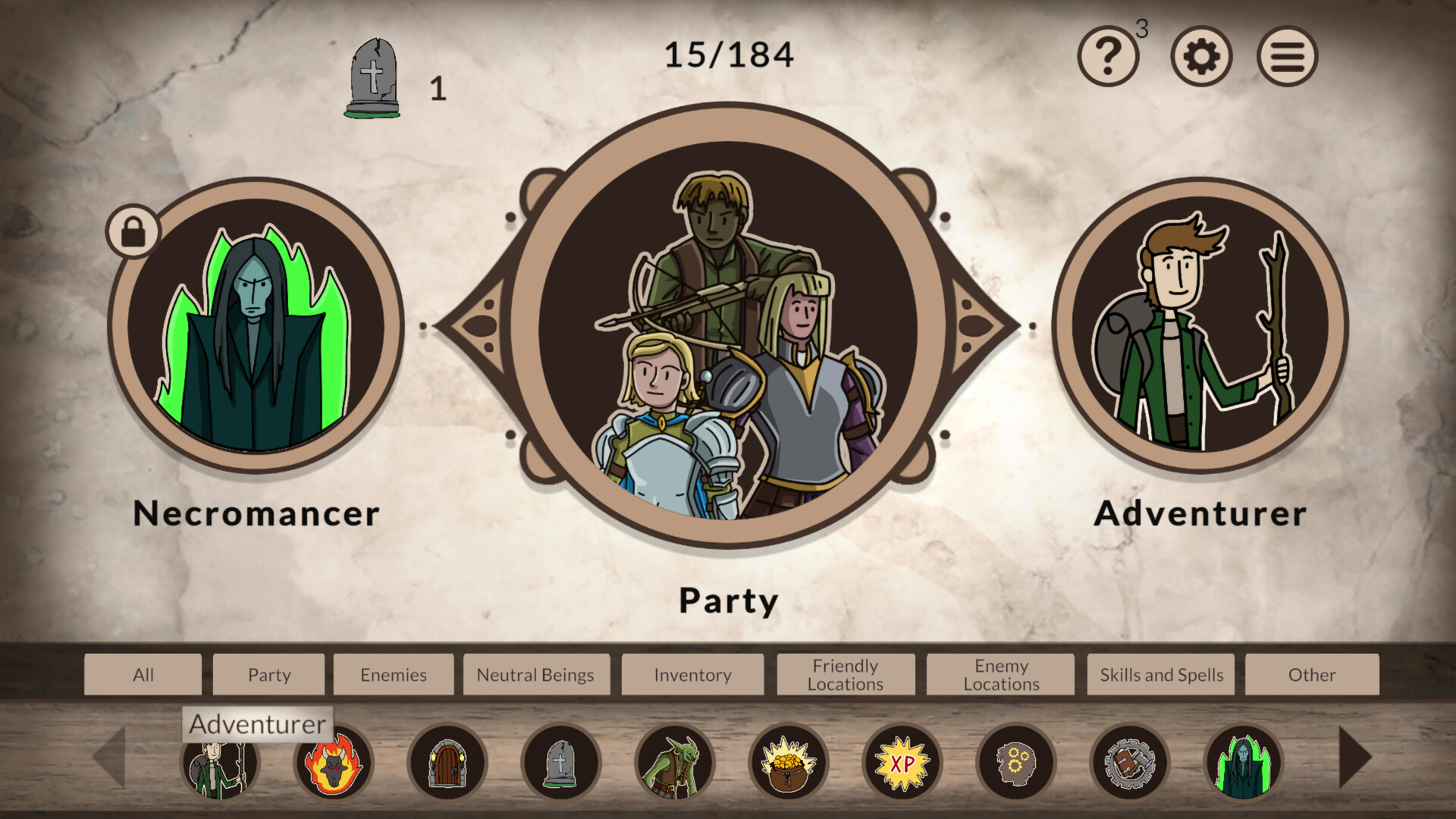Open the Party encyclopedia entry
This screenshot has width=1456, height=819.
[x=728, y=326]
